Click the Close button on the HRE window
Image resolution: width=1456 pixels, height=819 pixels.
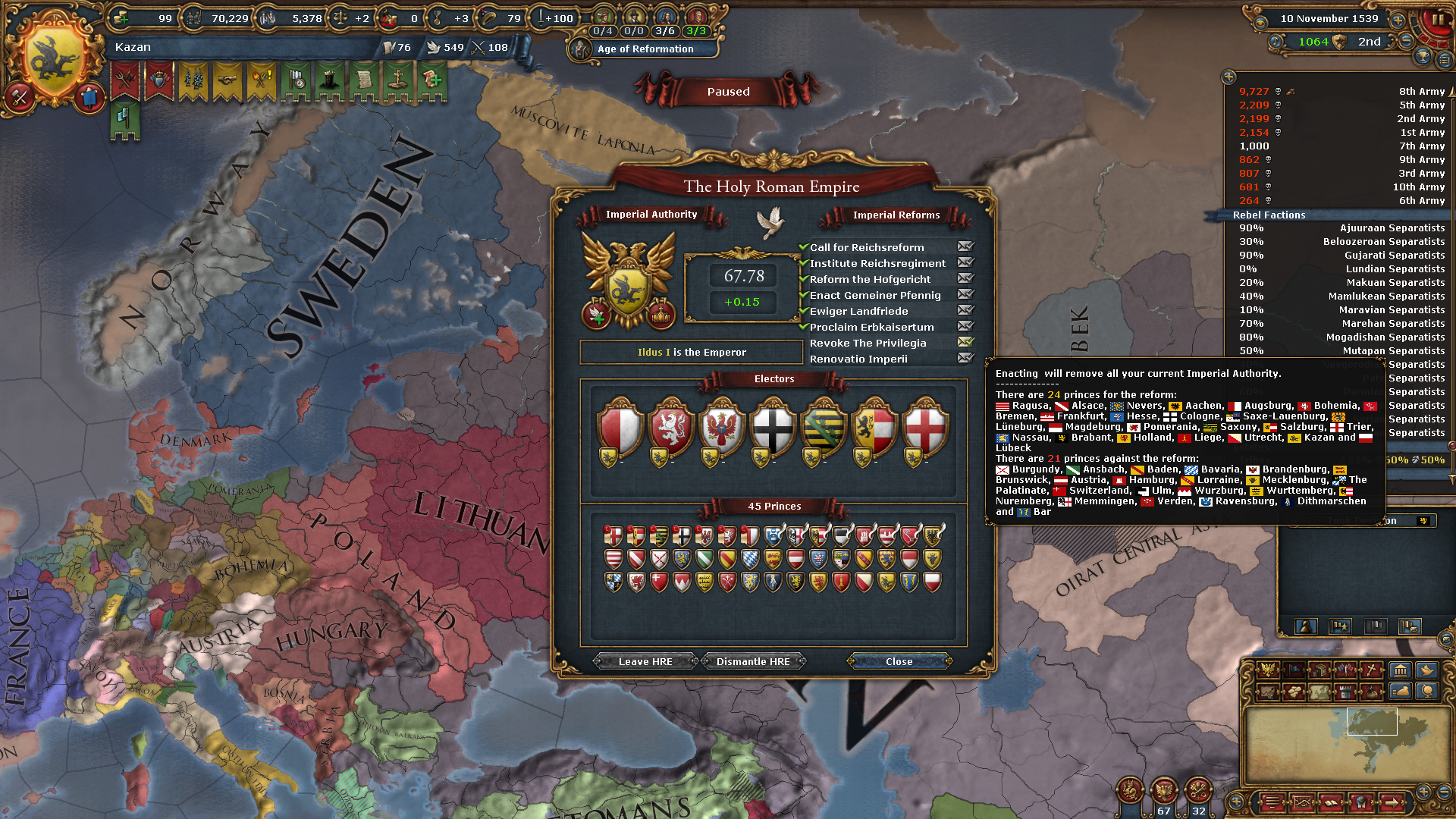coord(899,661)
